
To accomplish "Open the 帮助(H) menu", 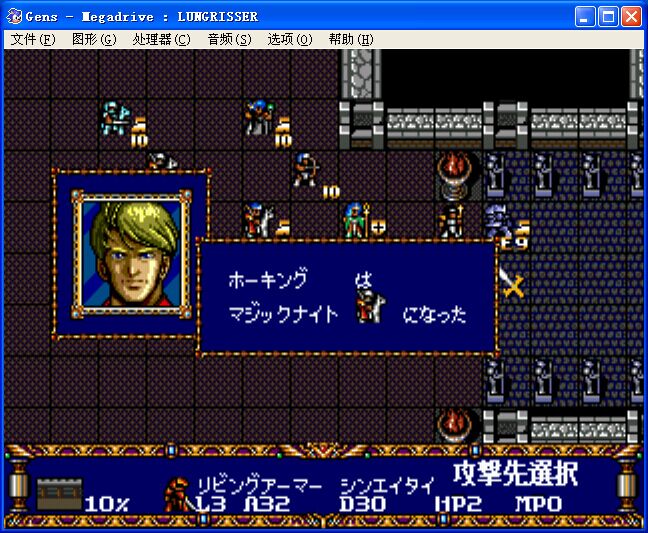I will click(x=350, y=40).
